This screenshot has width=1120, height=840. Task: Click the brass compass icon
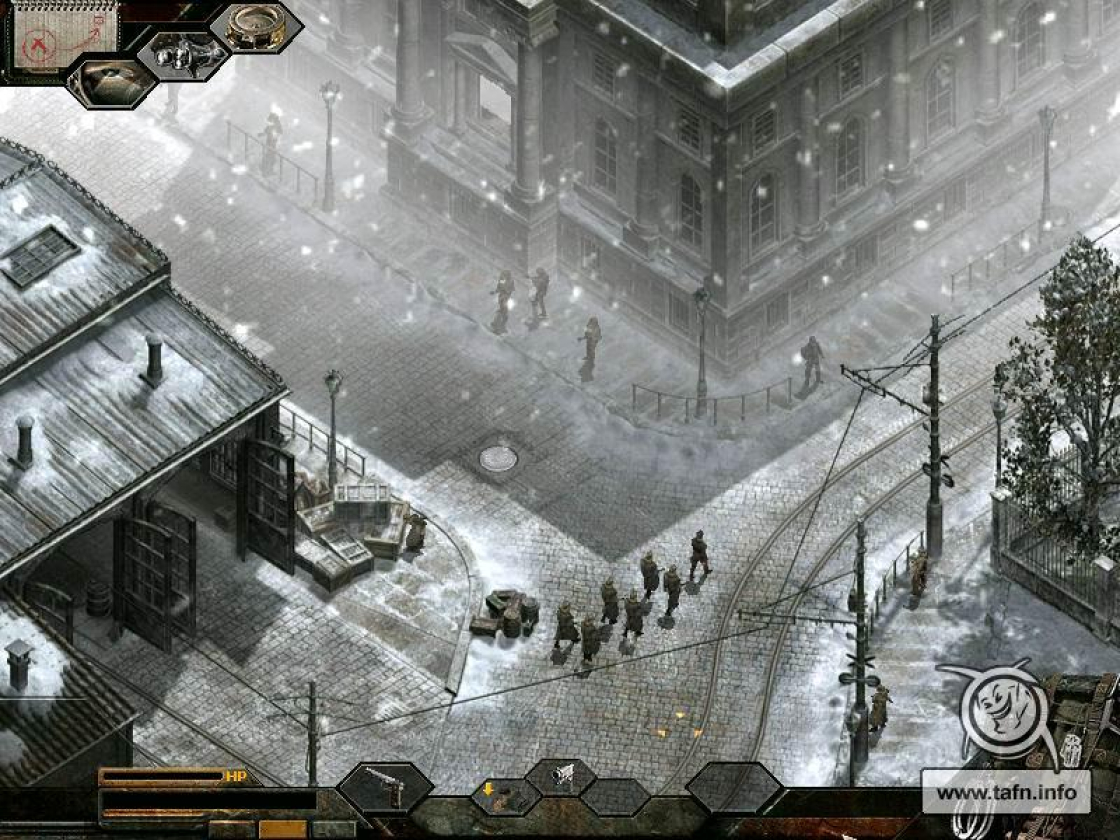tap(256, 27)
